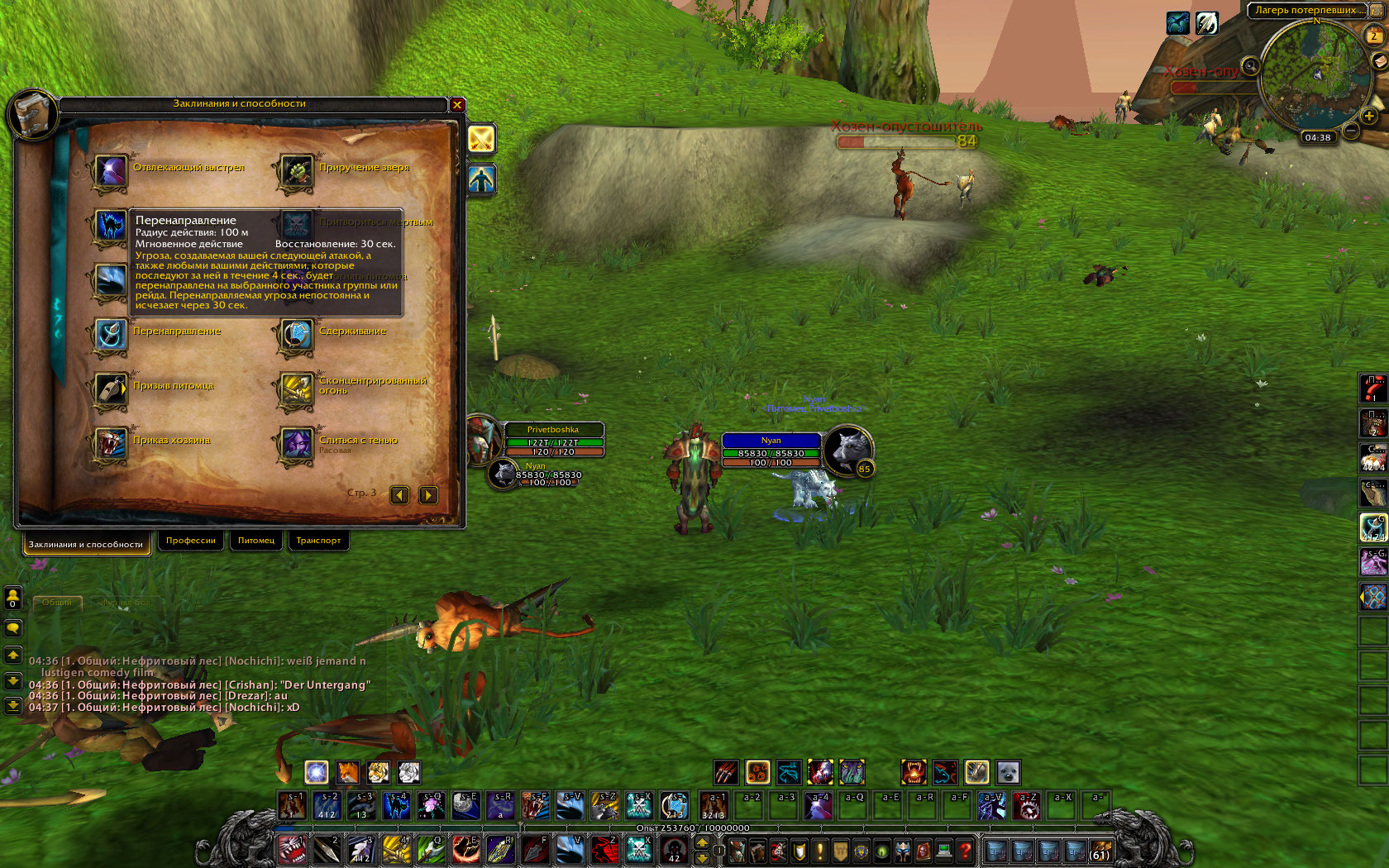Select the Privetboshka player frame
The height and width of the screenshot is (868, 1389).
(x=553, y=440)
